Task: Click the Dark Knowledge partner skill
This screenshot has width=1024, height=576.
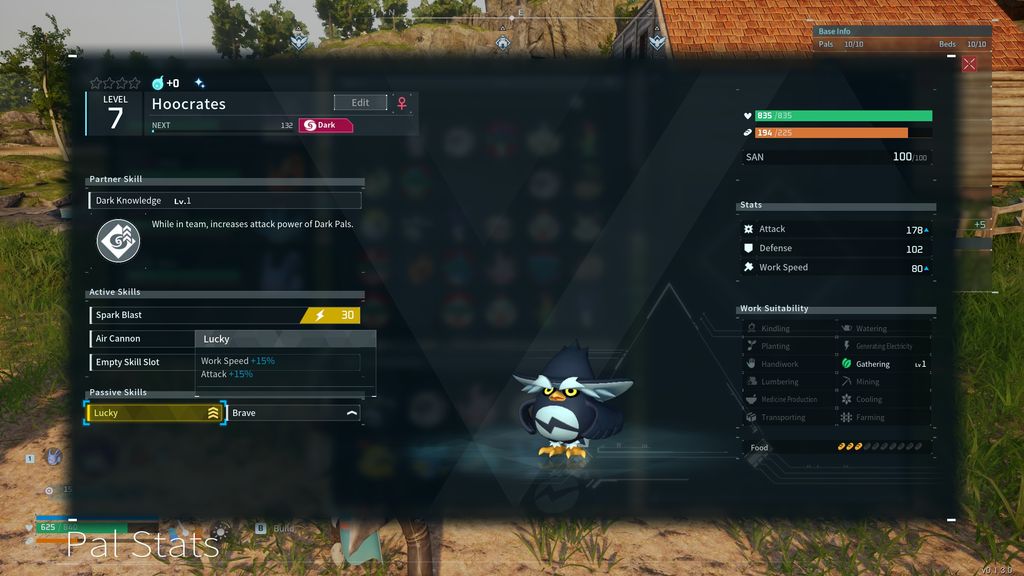Action: 224,201
